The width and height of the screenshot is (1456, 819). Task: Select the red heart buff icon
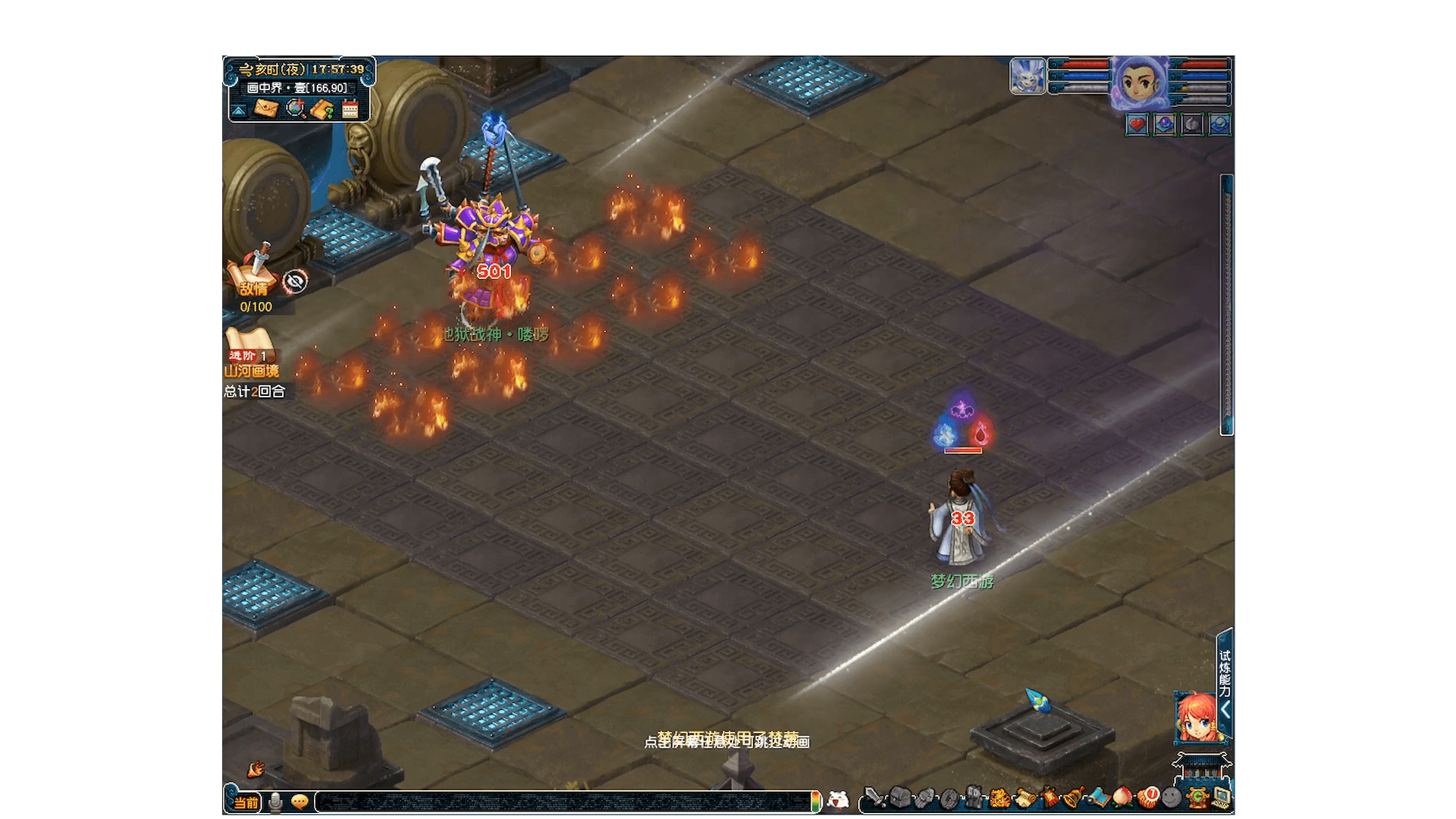click(1137, 124)
